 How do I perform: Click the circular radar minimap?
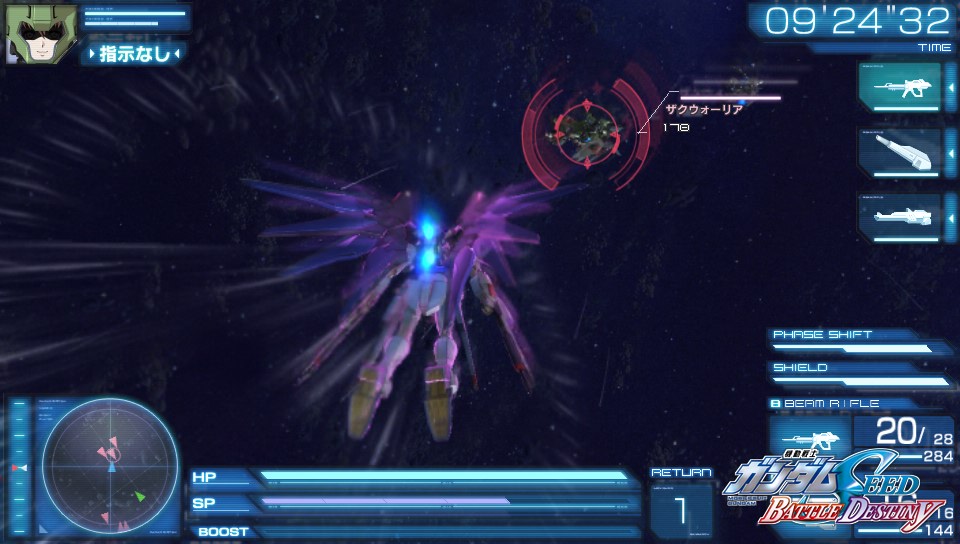[110, 463]
